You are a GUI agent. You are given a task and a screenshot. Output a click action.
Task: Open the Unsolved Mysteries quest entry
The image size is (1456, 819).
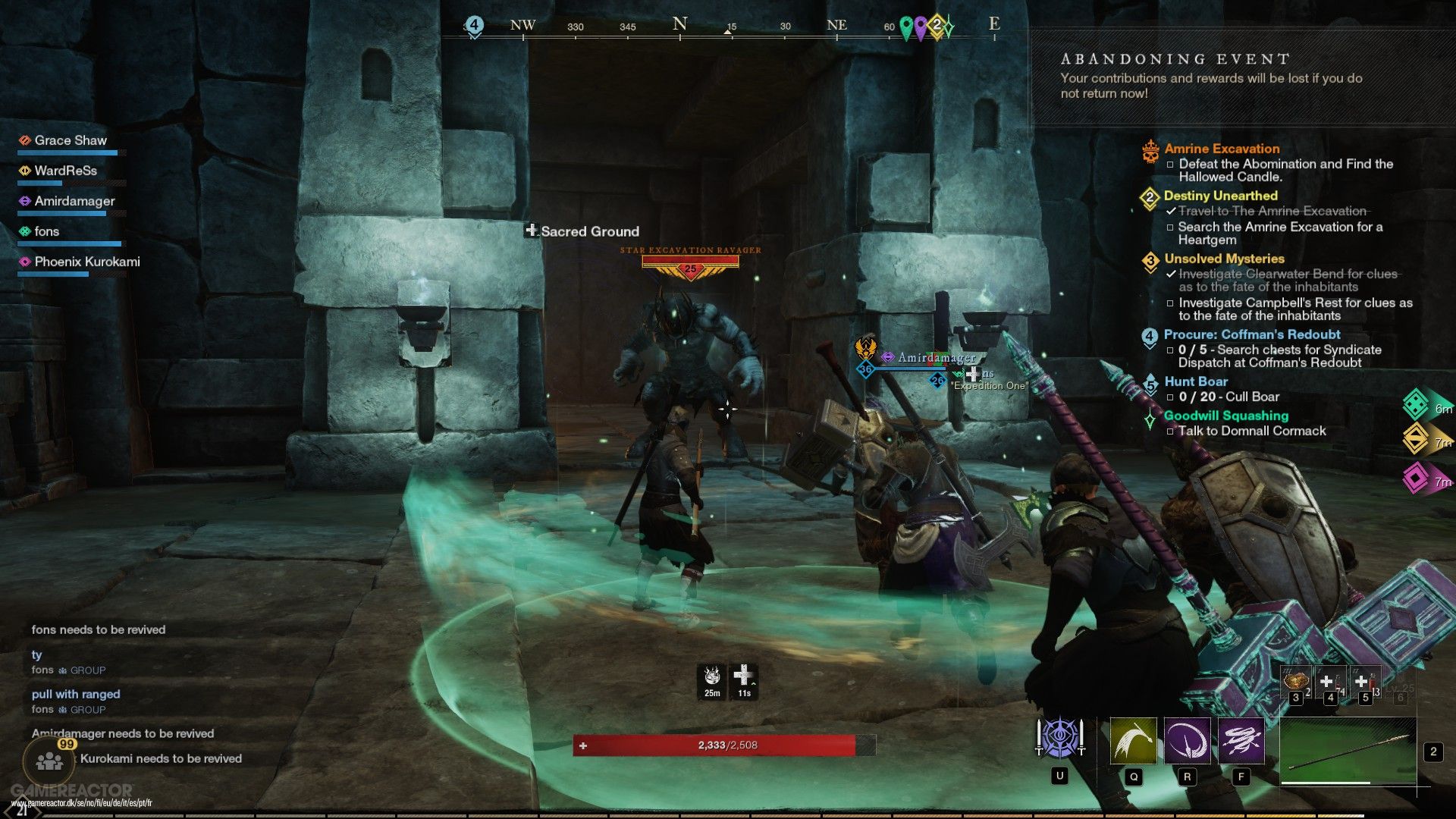click(1224, 259)
